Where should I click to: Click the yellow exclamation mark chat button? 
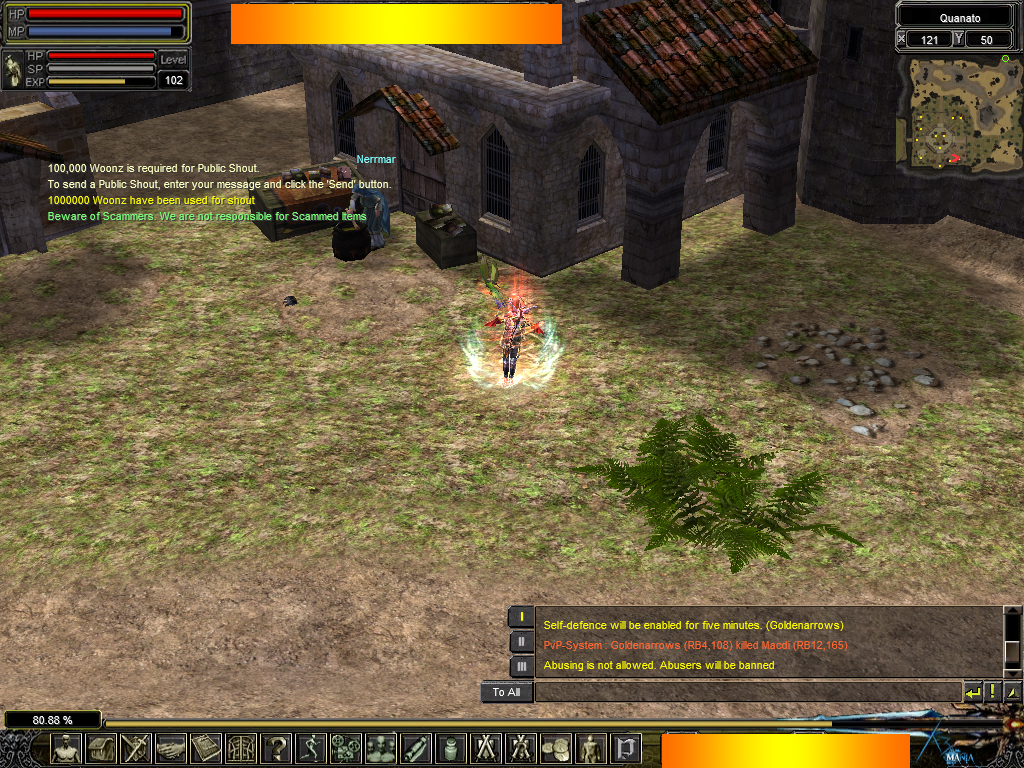click(x=993, y=692)
